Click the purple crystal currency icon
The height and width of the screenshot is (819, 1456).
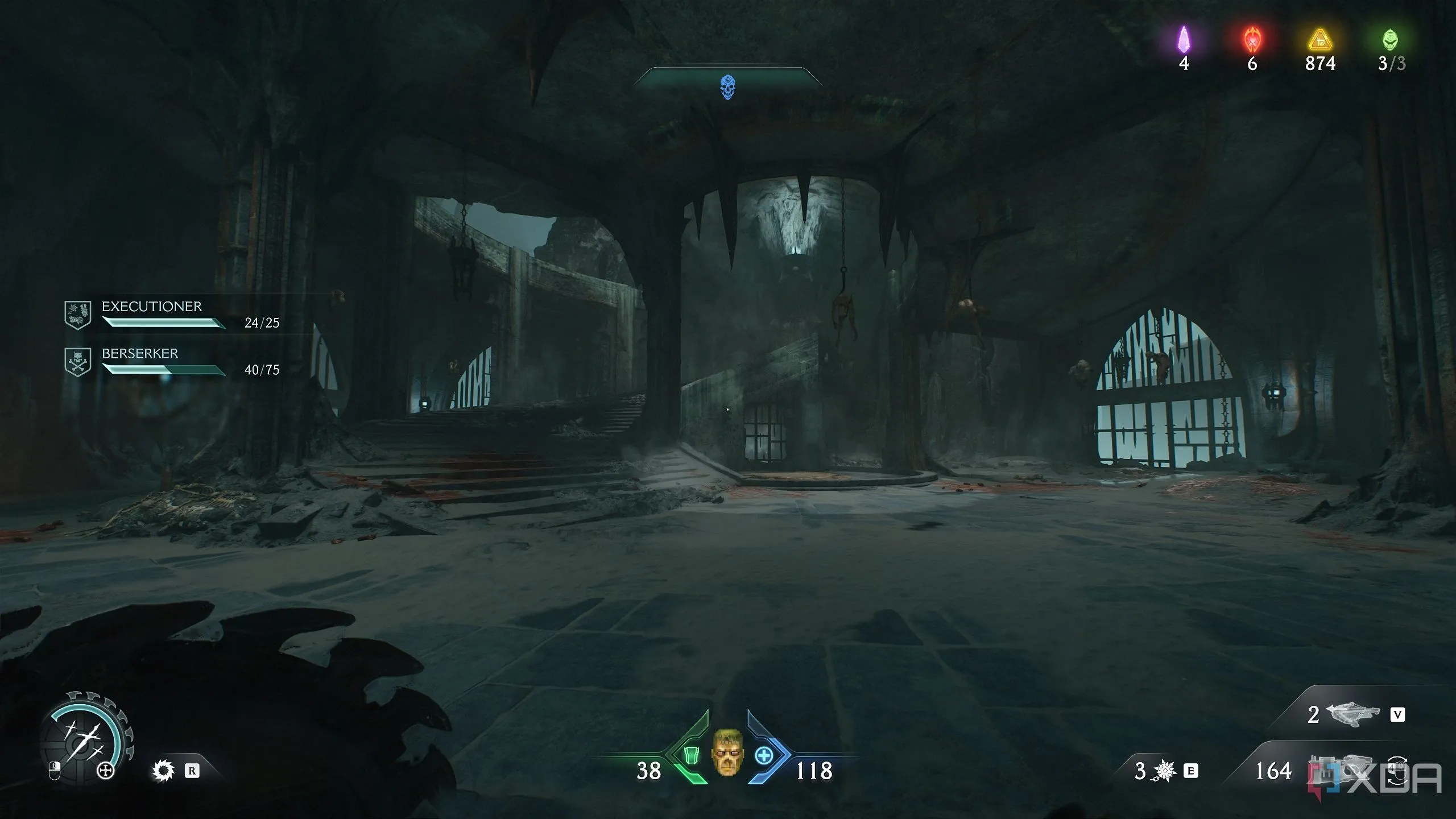[x=1184, y=40]
